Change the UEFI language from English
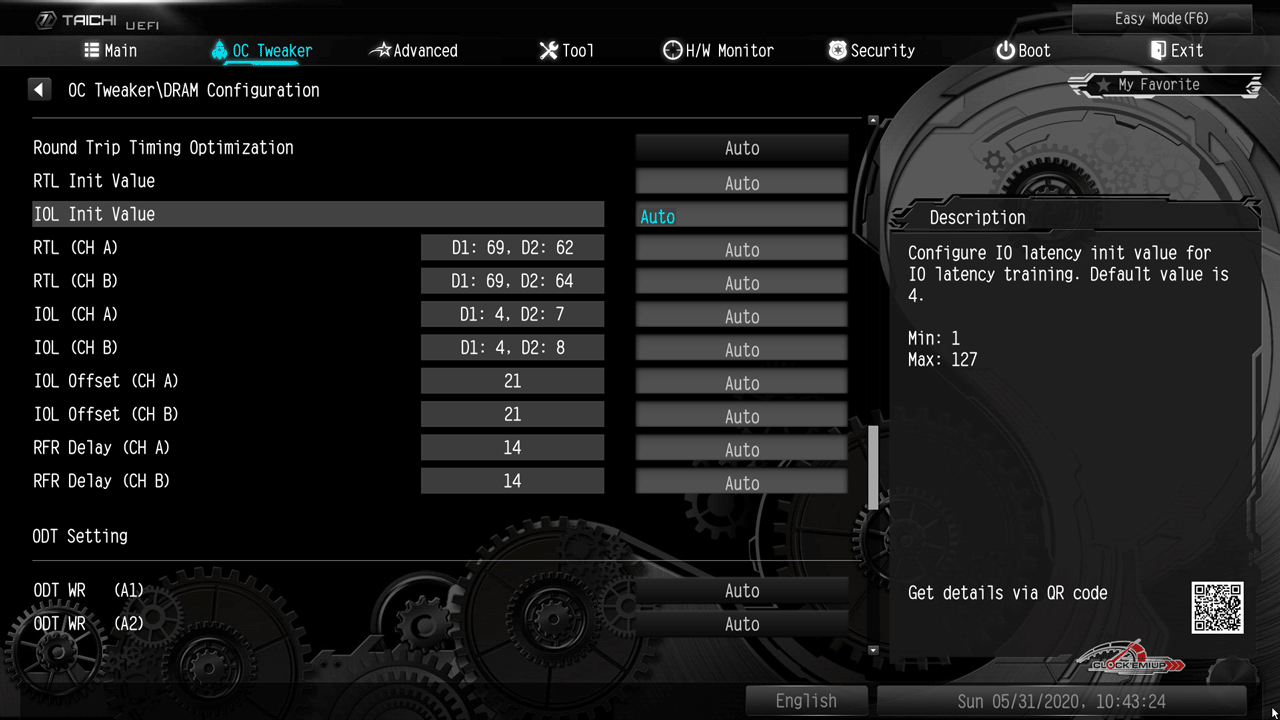Image resolution: width=1280 pixels, height=720 pixels. point(806,701)
